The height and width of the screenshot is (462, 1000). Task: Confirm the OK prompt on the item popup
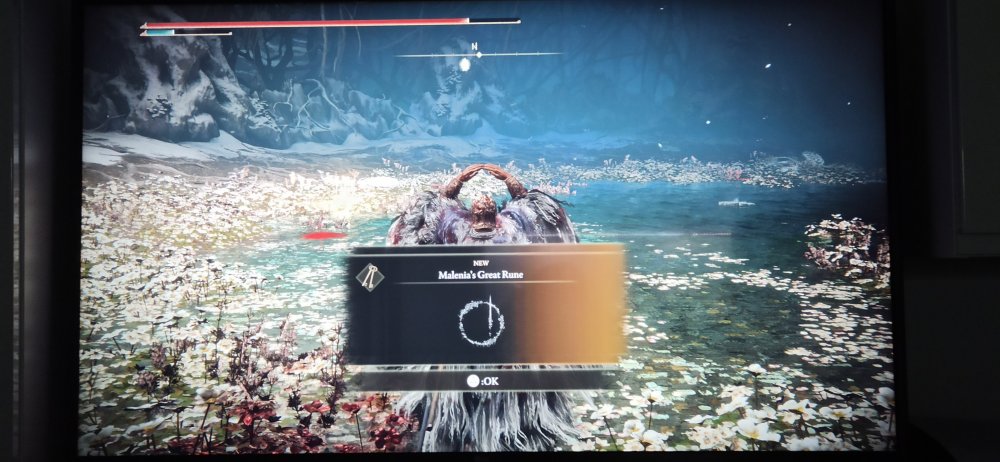(482, 380)
